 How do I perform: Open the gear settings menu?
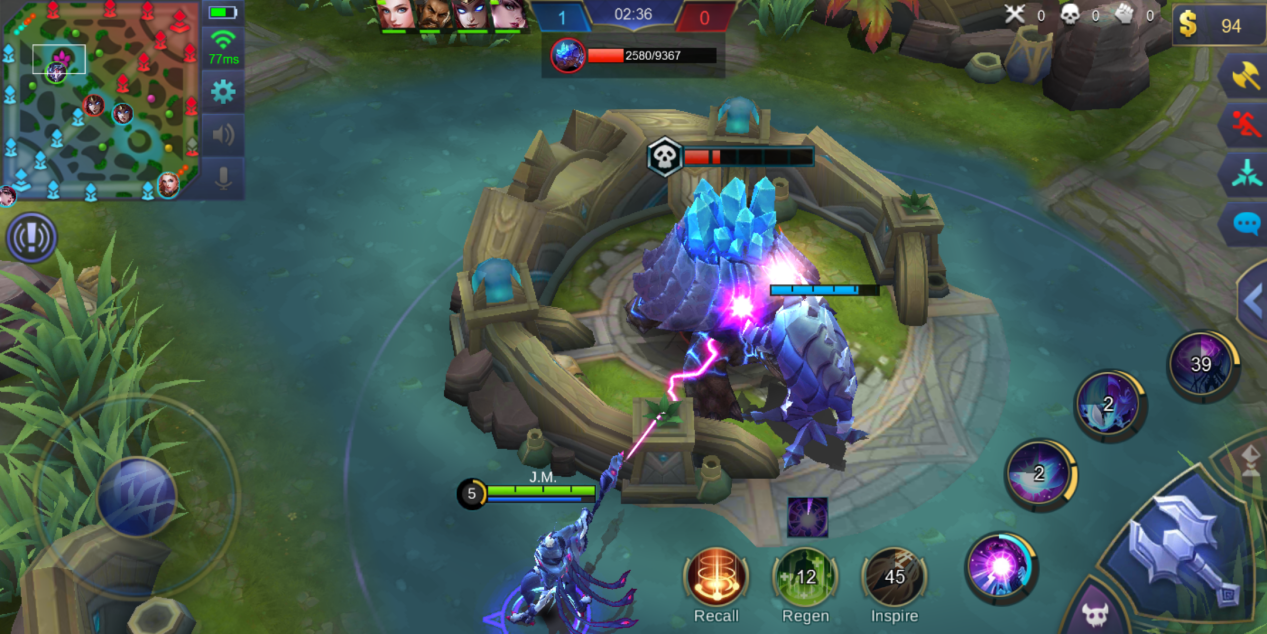coord(222,92)
